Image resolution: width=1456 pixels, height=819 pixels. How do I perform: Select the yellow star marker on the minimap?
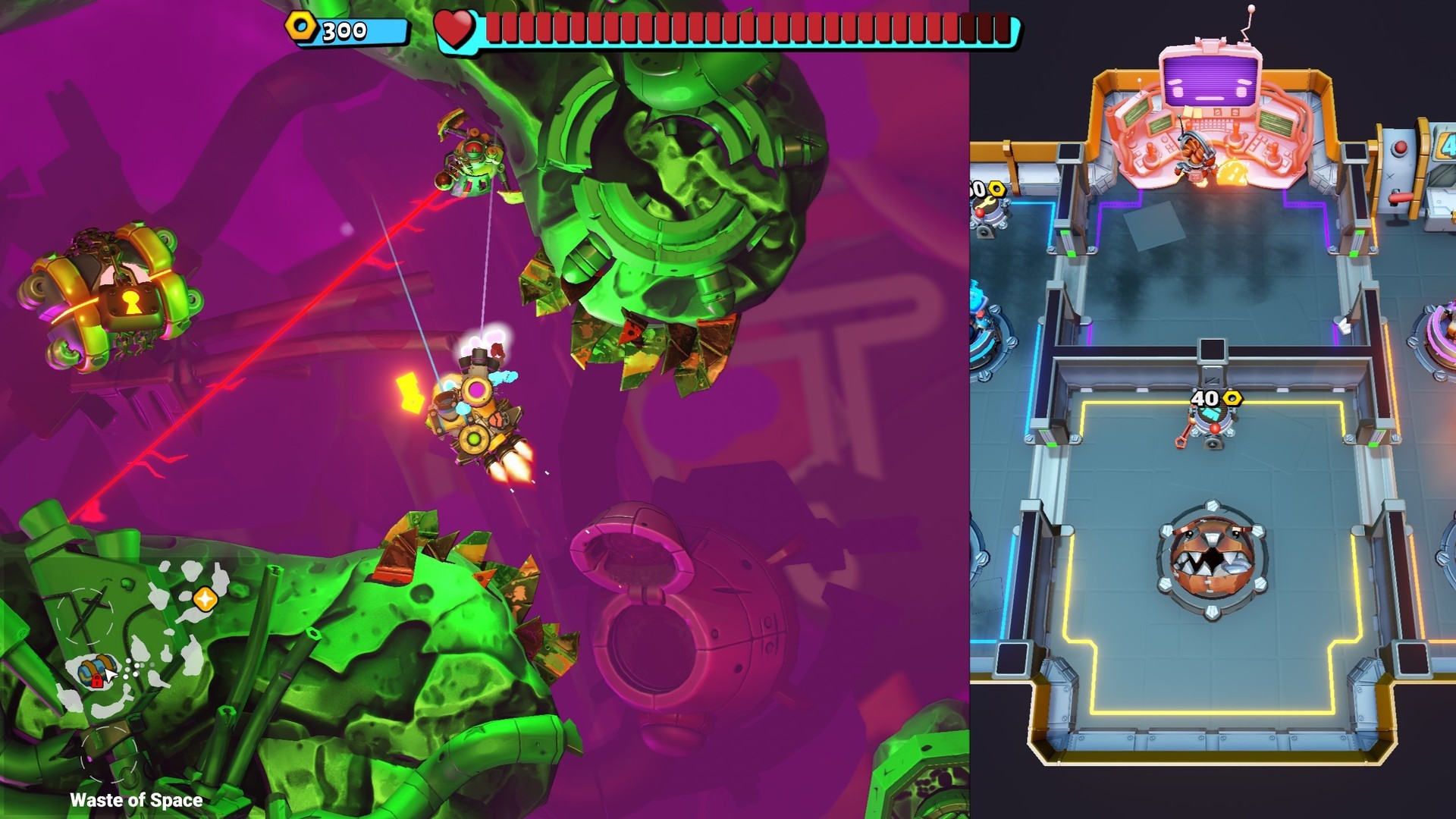(x=205, y=599)
